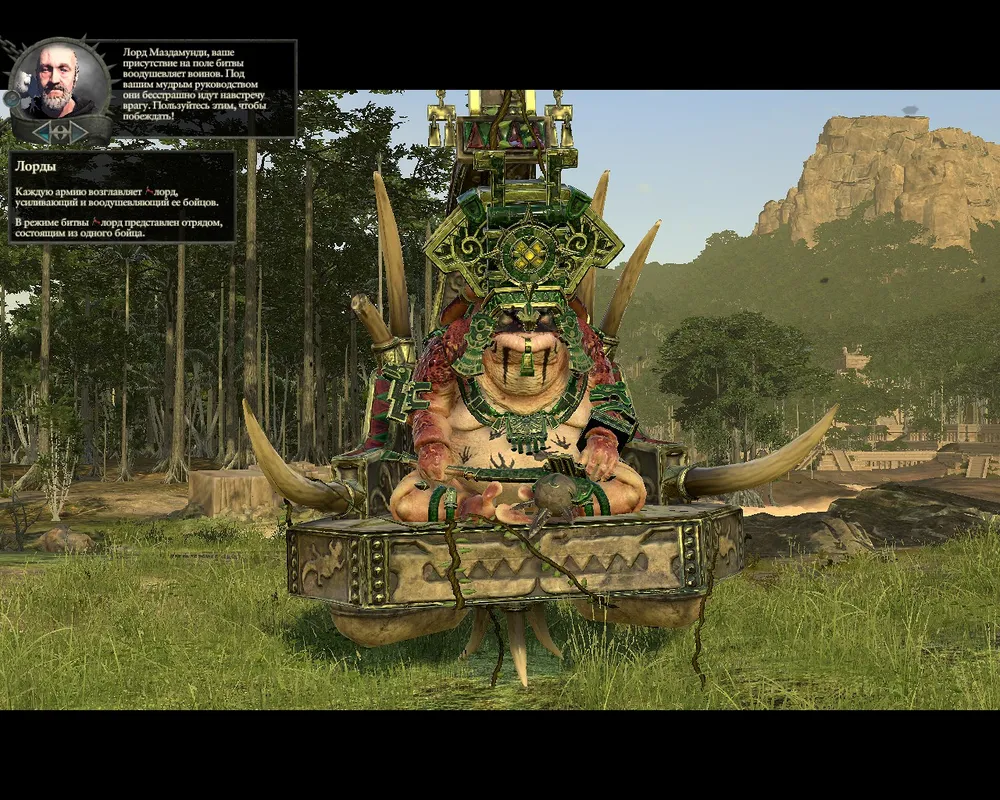Viewport: 1000px width, 800px height.
Task: Open the red lord link in the first sentence
Action: [165, 190]
